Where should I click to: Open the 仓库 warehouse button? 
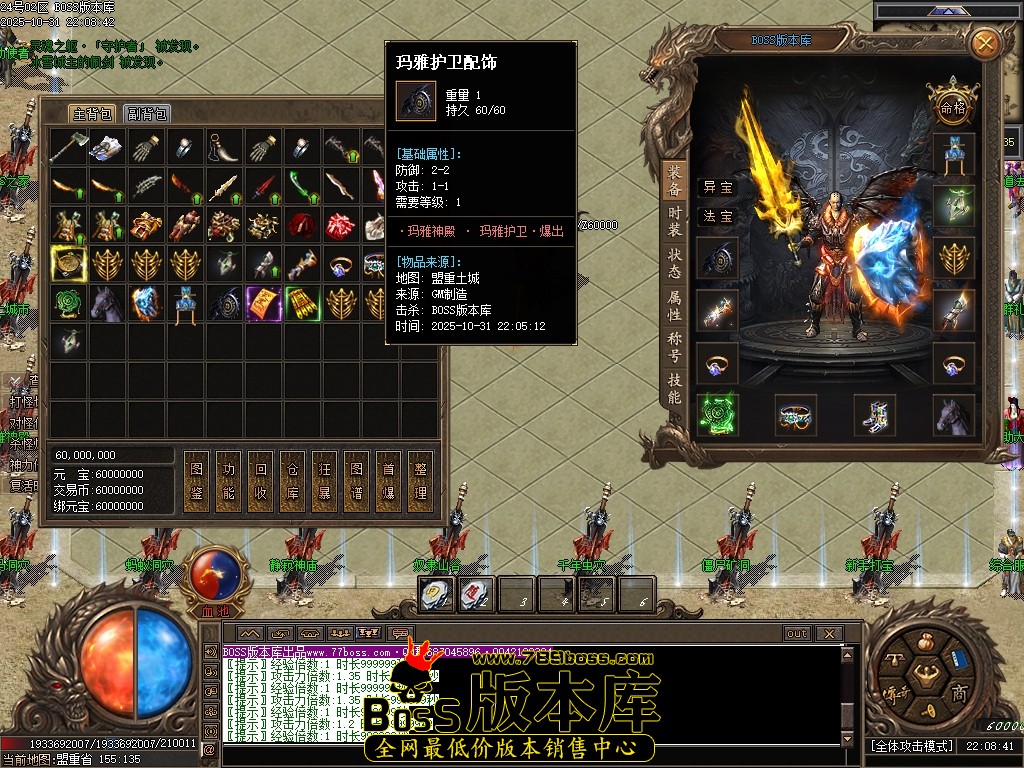[293, 481]
